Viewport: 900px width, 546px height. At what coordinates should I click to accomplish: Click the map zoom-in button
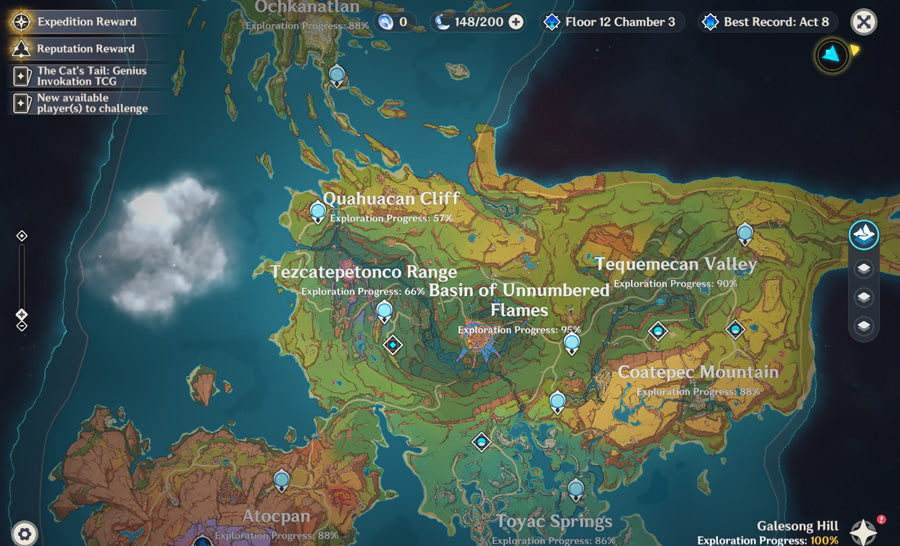(22, 236)
